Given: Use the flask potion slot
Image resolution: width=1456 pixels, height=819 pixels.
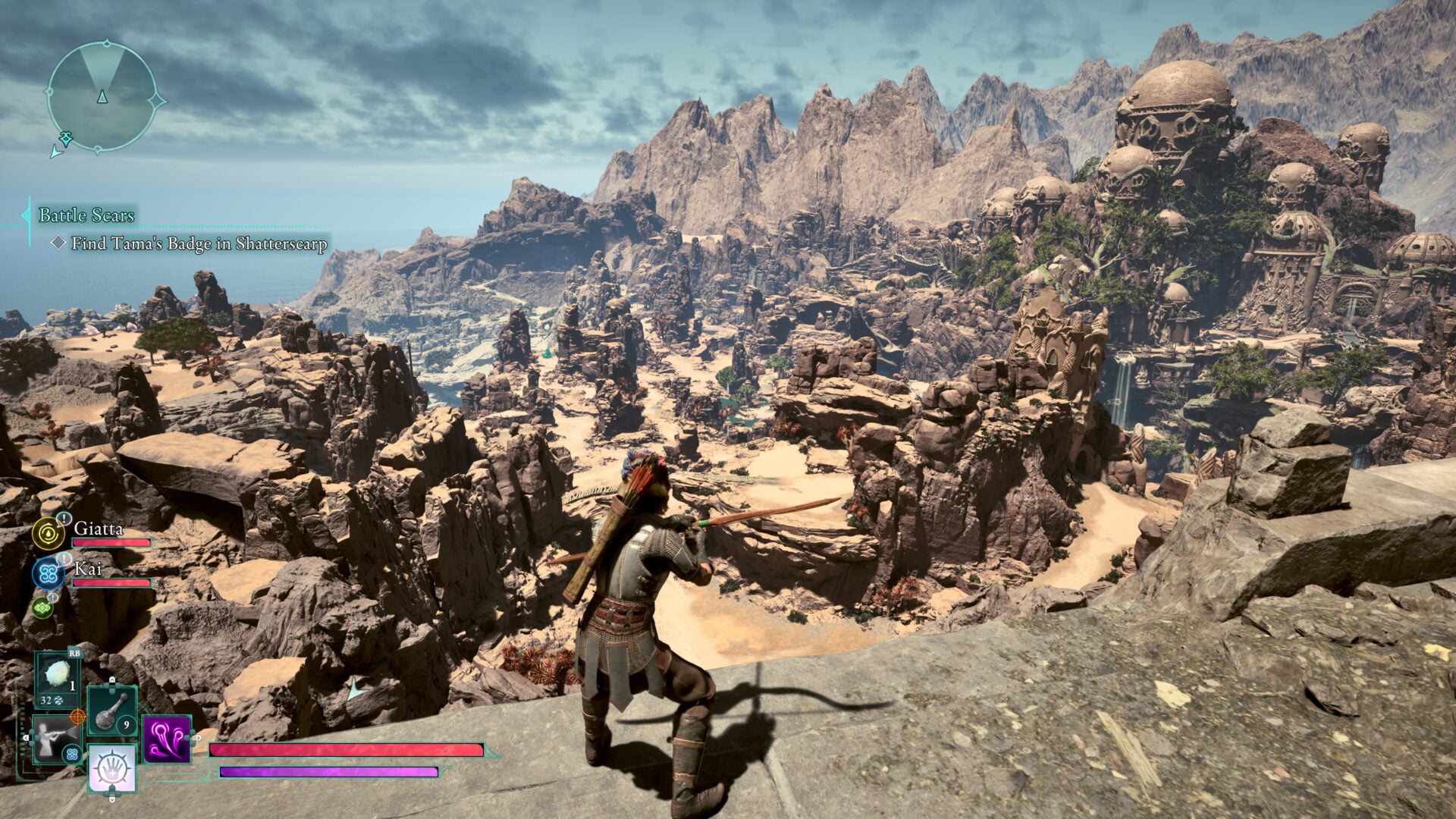Looking at the screenshot, I should [x=111, y=711].
